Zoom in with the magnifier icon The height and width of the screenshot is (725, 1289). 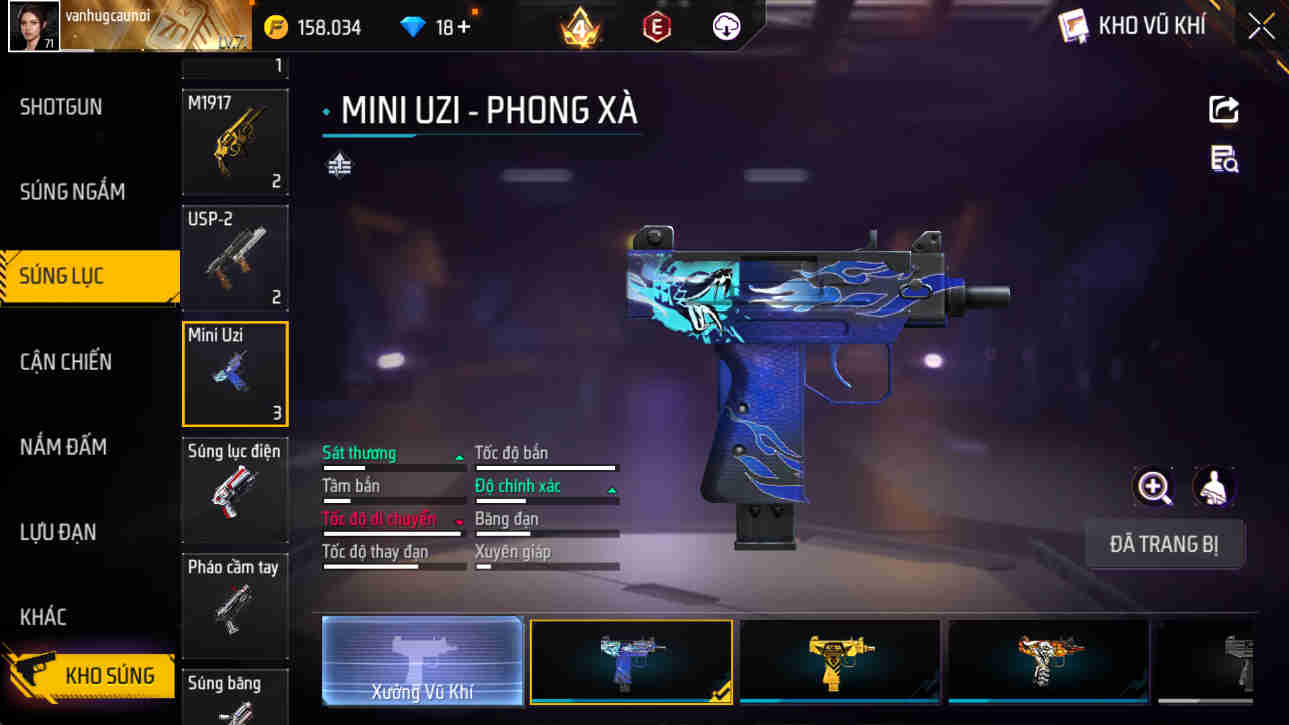[1153, 488]
